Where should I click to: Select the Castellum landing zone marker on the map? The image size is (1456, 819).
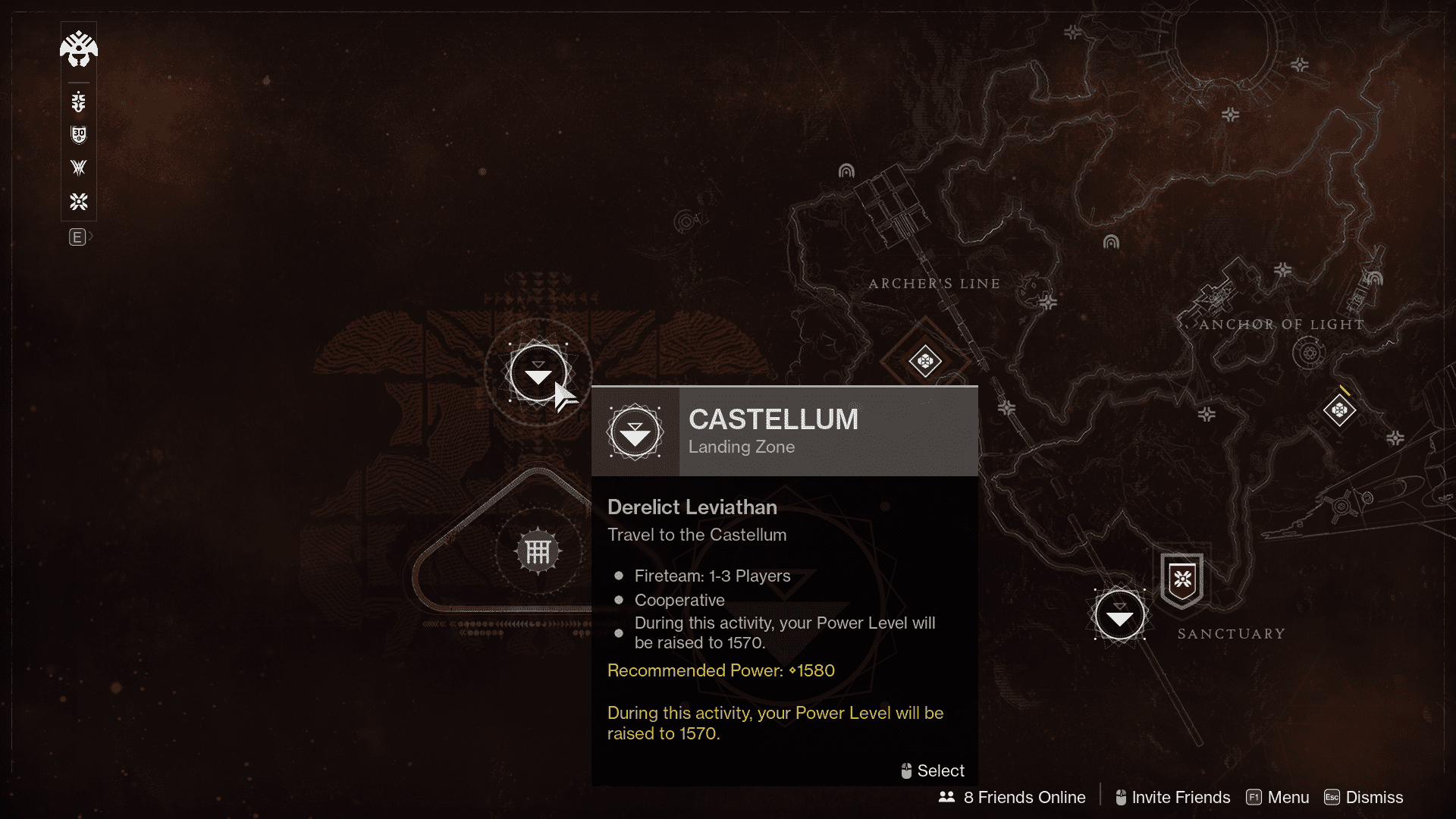point(538,373)
